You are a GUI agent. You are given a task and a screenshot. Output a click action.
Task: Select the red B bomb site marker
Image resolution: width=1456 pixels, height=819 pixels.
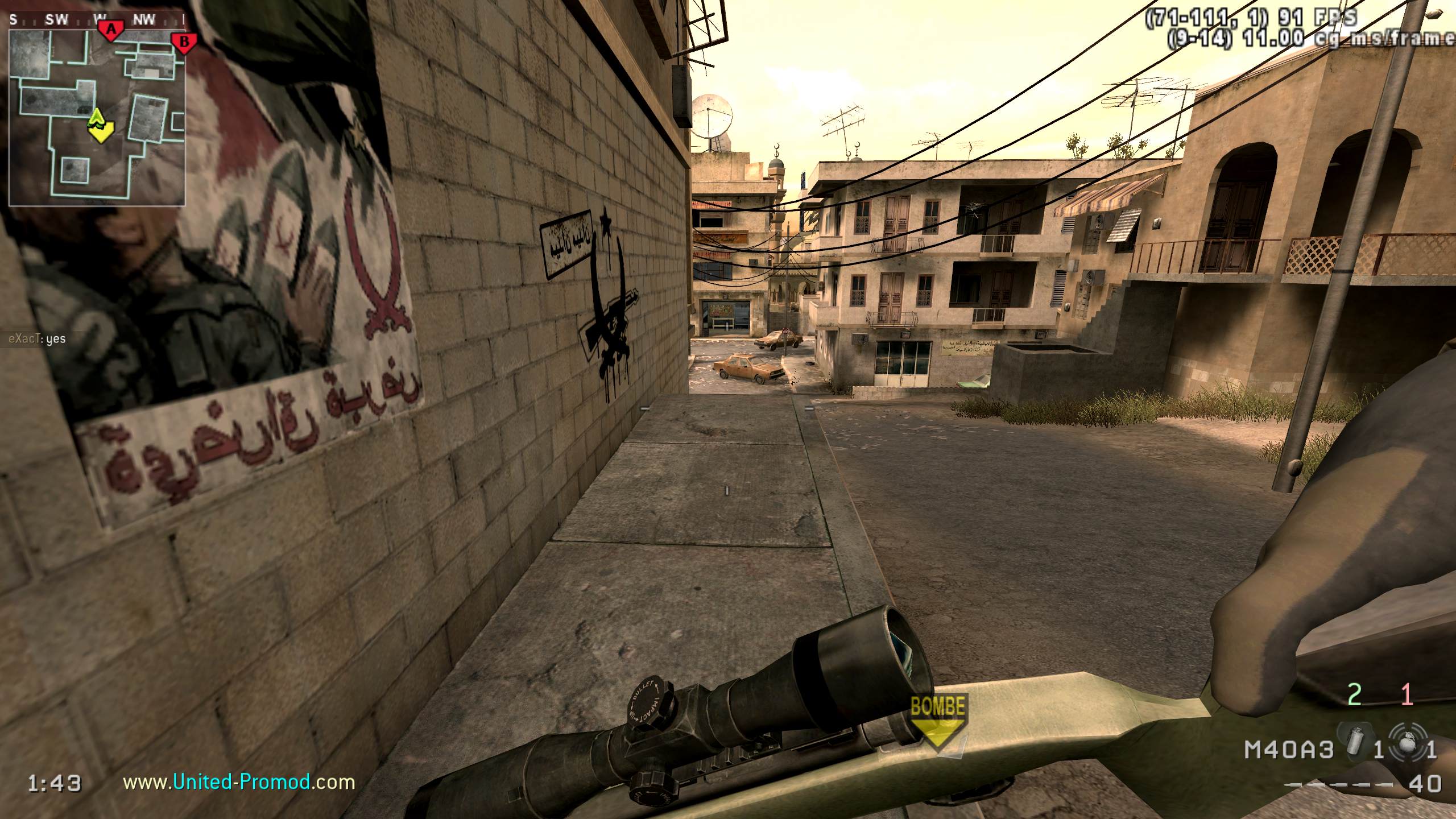click(184, 42)
